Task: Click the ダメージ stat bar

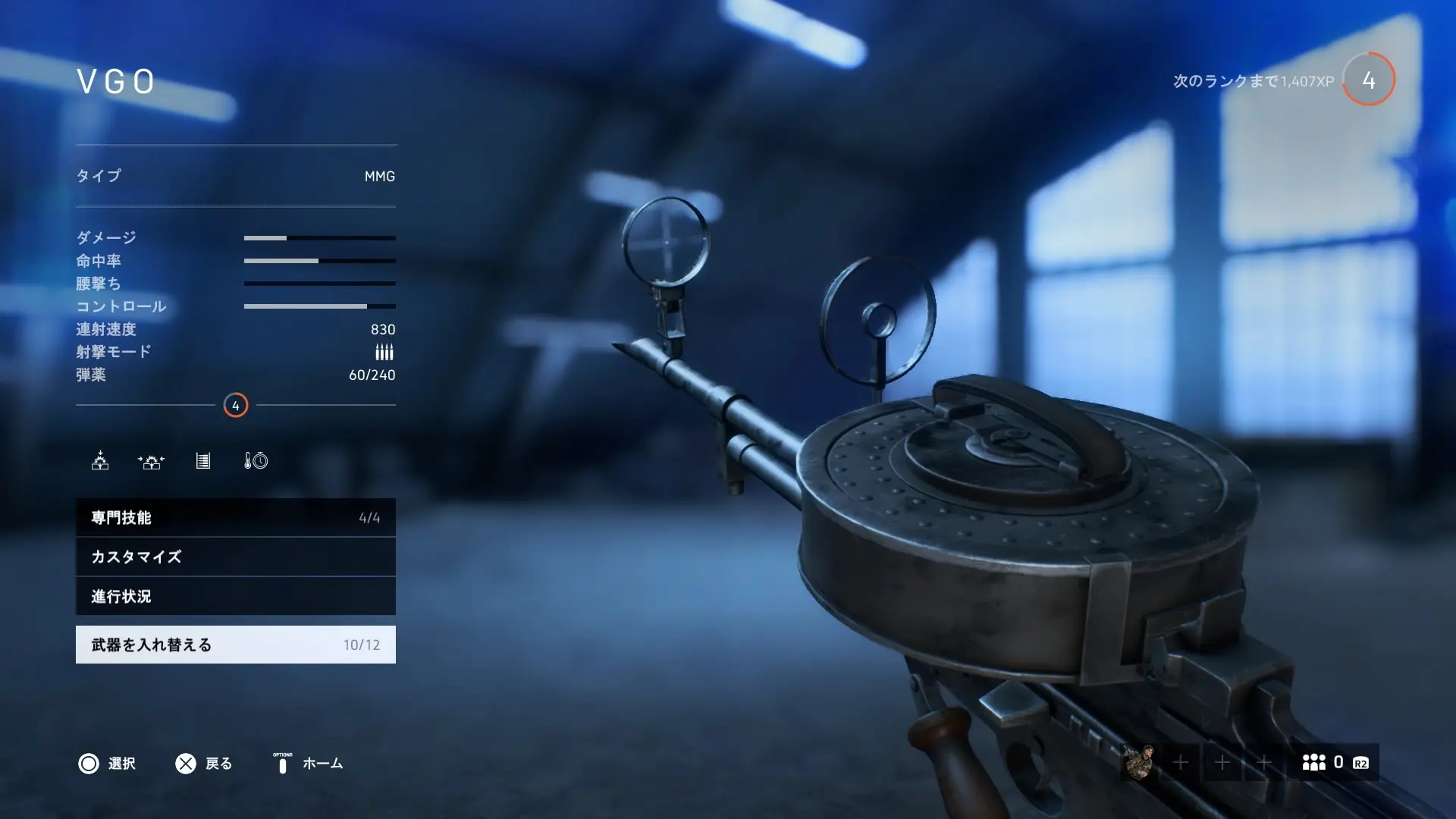Action: pos(318,237)
